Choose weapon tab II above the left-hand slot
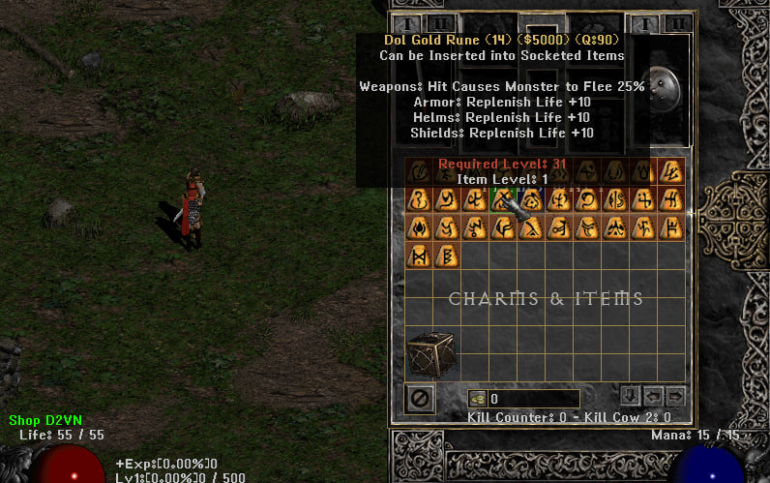 click(x=440, y=24)
